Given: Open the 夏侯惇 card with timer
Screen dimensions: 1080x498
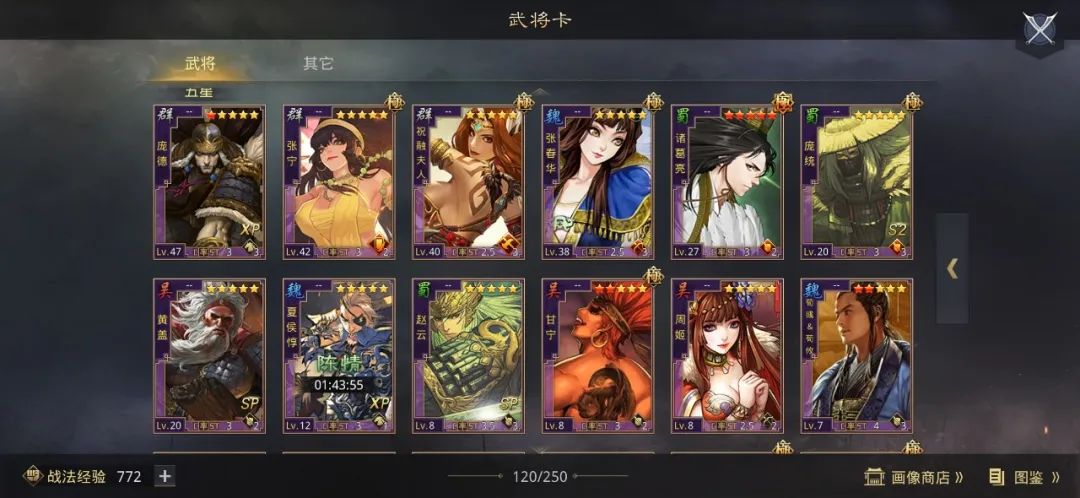Looking at the screenshot, I should [x=339, y=356].
